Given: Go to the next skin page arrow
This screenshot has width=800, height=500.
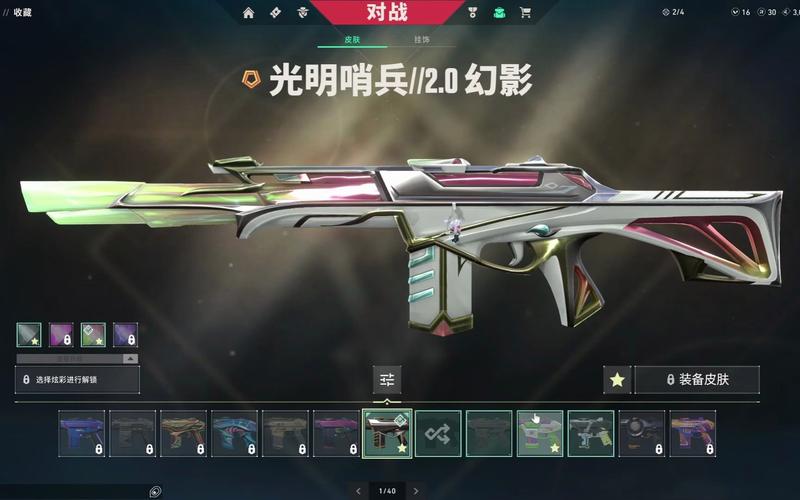Looking at the screenshot, I should (x=416, y=491).
